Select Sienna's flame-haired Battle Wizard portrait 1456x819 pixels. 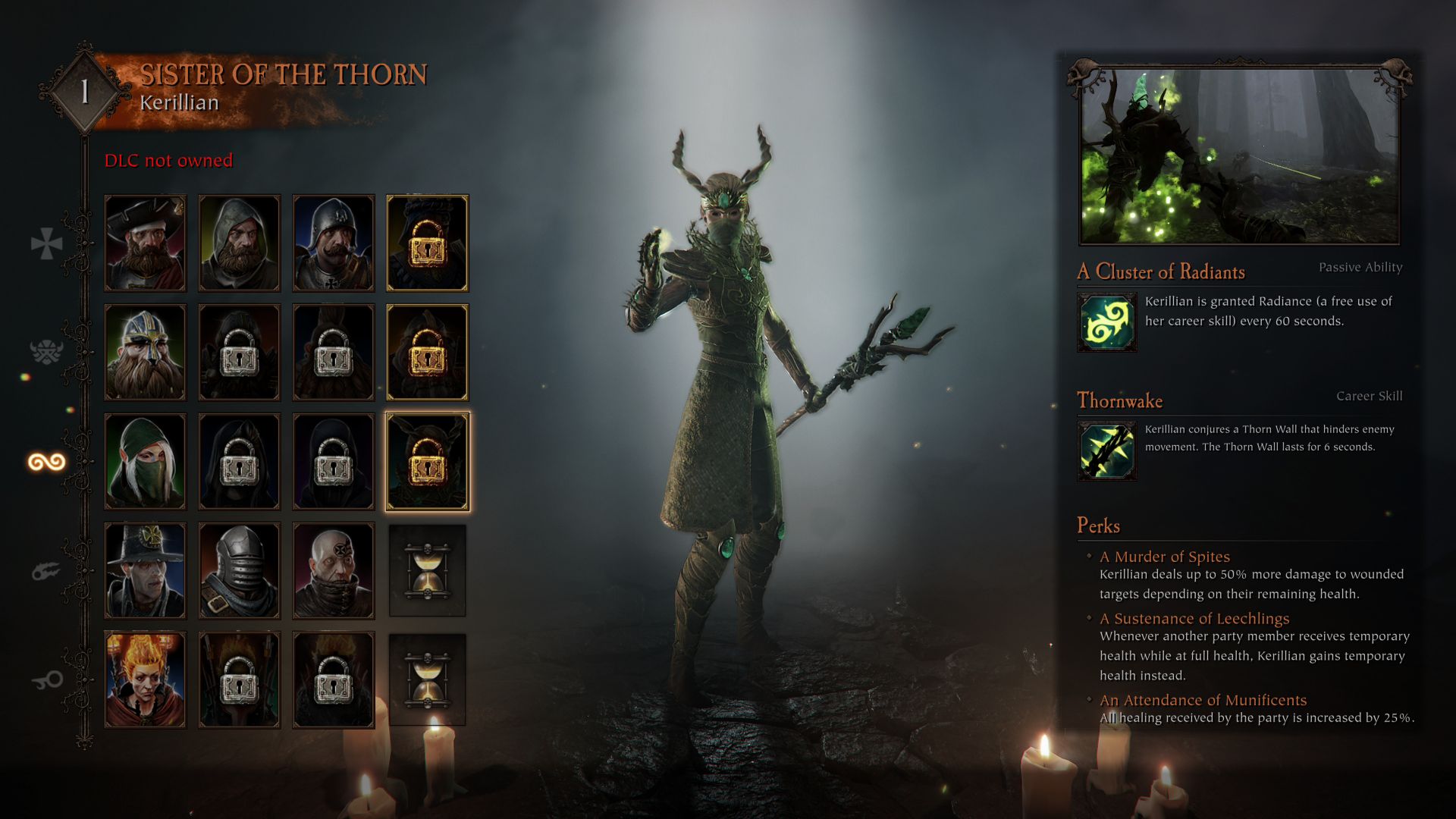pos(145,680)
